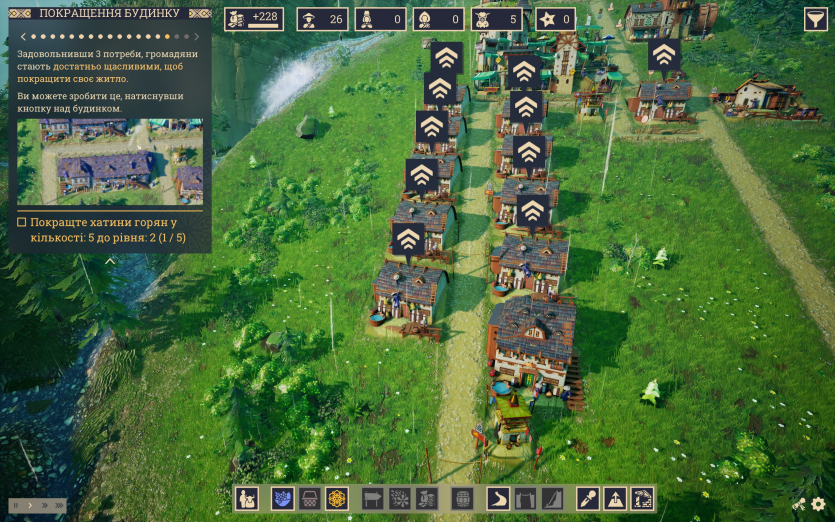Image resolution: width=835 pixels, height=522 pixels.
Task: Pause the game speed control
Action: [x=16, y=506]
